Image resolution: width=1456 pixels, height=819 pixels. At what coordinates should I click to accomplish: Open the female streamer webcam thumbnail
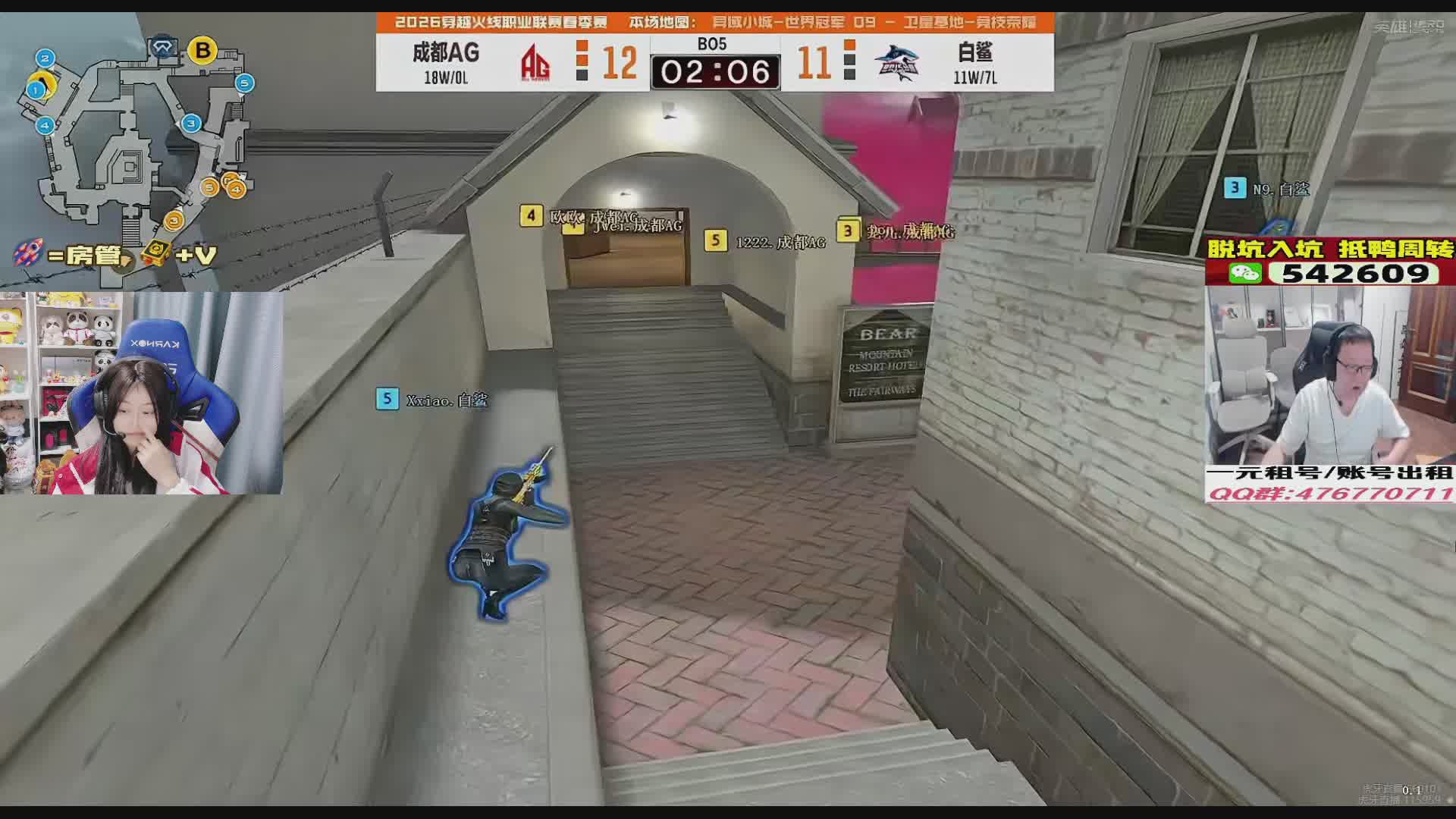pos(141,393)
